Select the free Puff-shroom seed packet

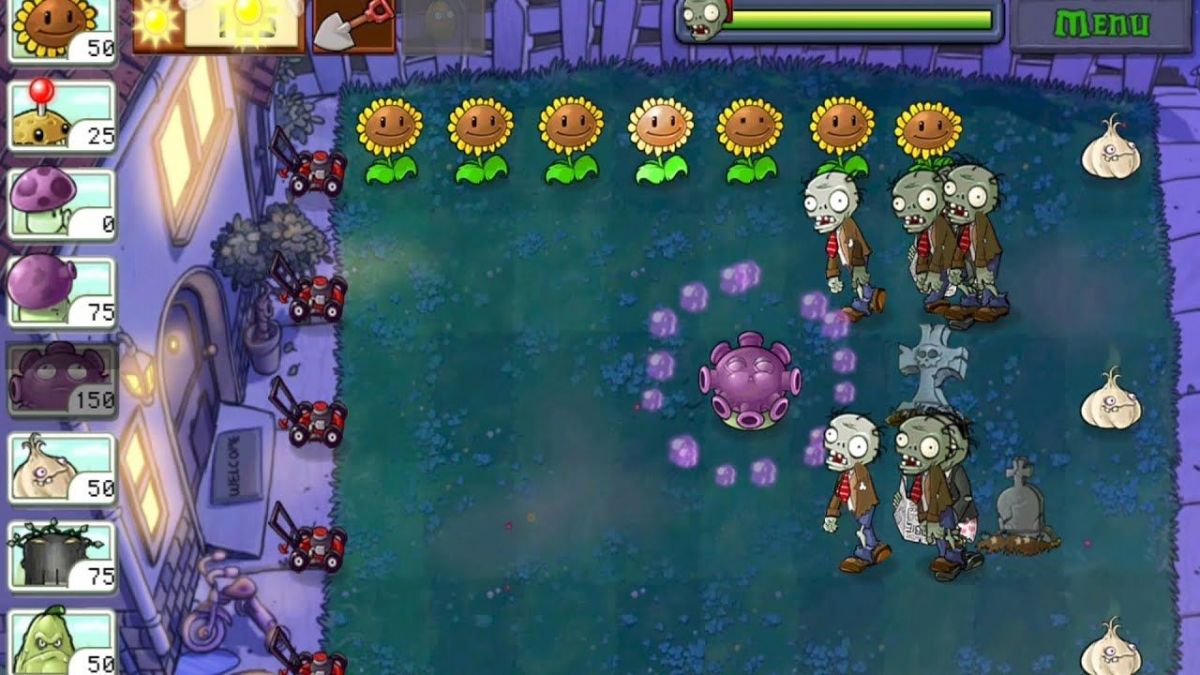point(62,204)
